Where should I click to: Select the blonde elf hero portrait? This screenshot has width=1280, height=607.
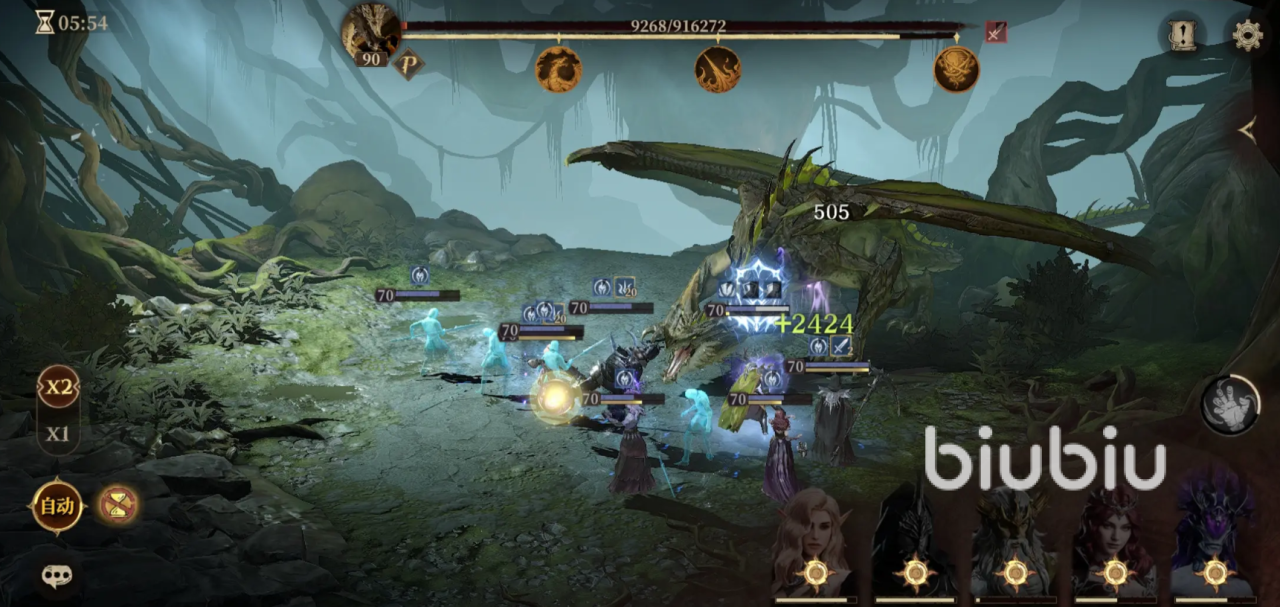coord(815,545)
